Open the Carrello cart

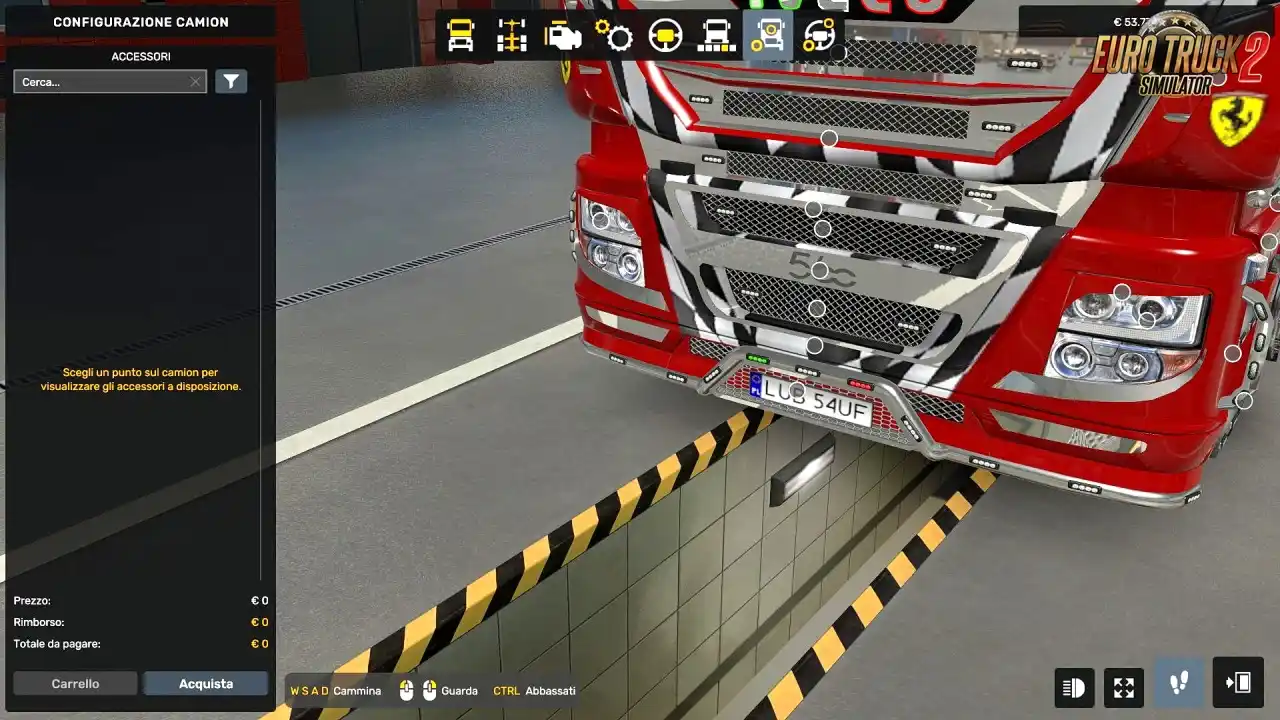76,684
